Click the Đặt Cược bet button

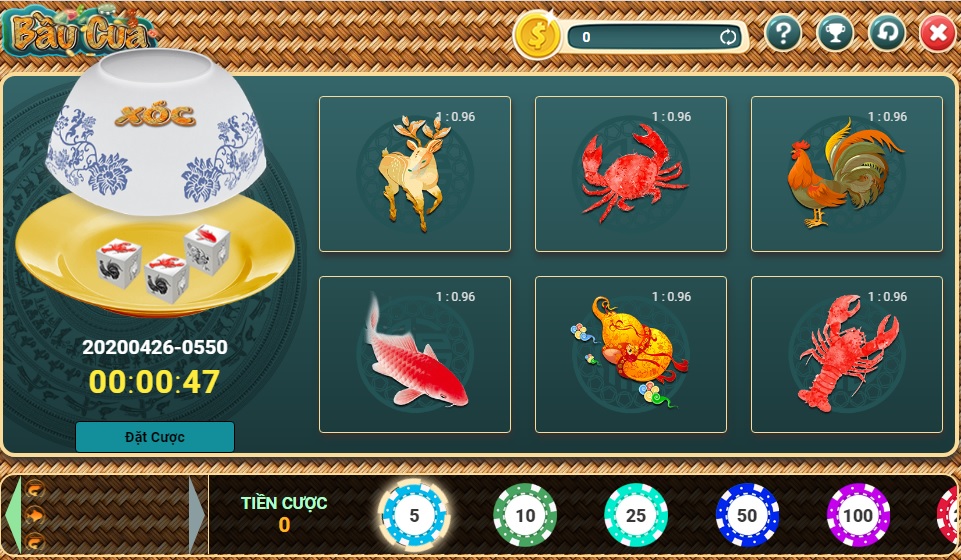(x=155, y=437)
